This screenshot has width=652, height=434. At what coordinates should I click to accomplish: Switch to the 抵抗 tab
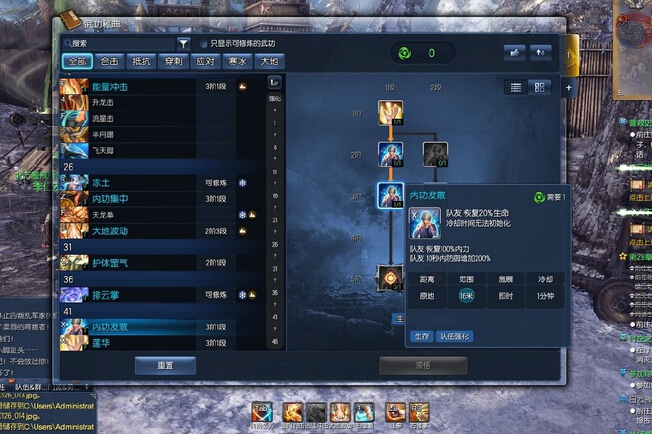pos(142,61)
